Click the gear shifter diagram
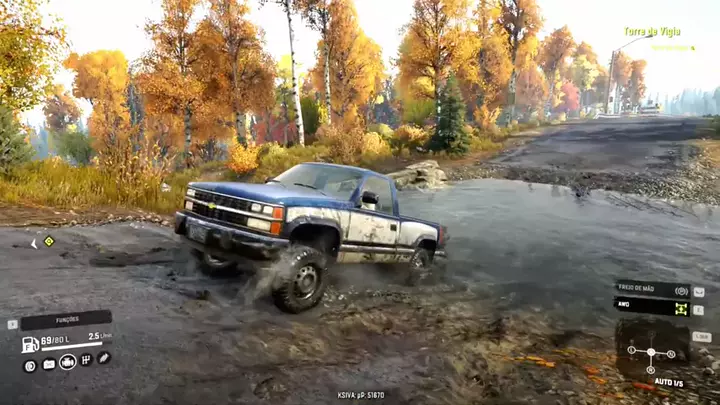 point(651,352)
